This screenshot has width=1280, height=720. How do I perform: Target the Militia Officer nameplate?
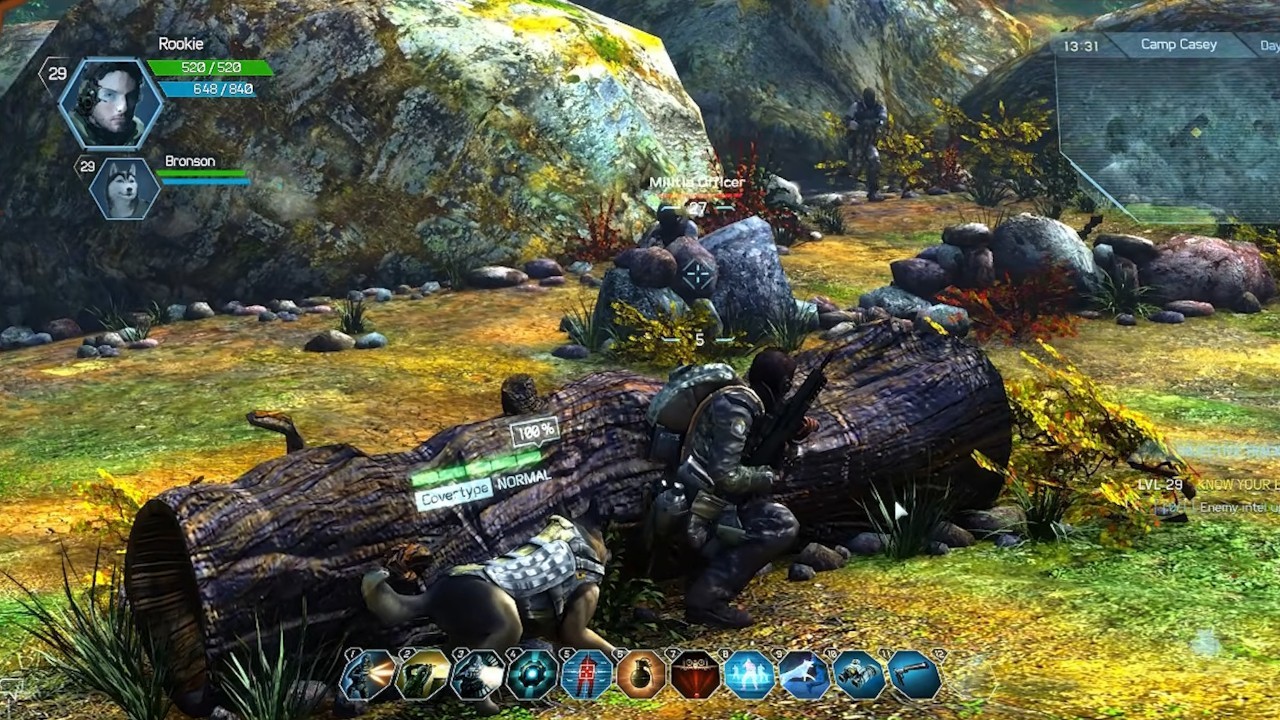[696, 183]
